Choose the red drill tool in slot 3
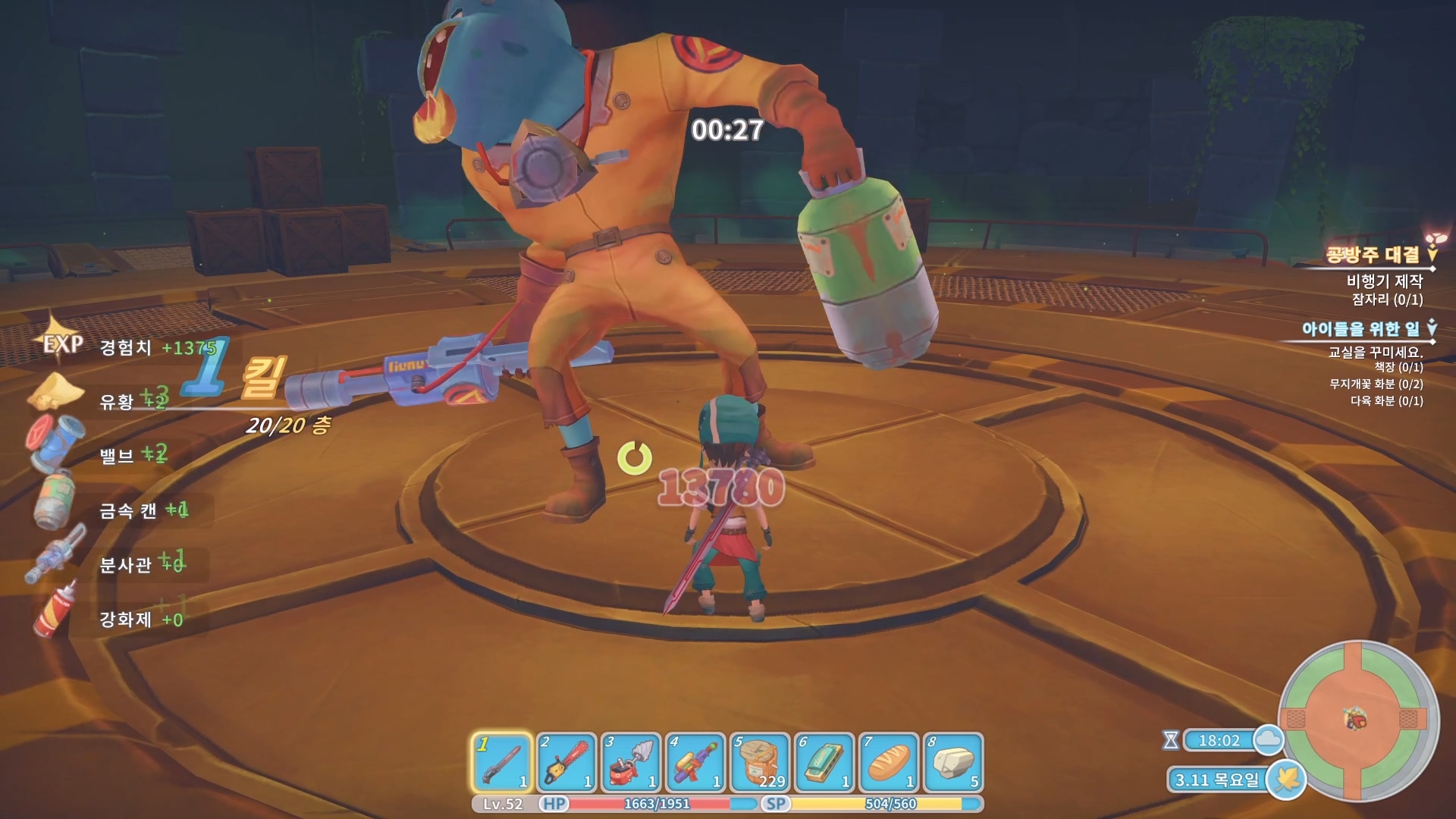The width and height of the screenshot is (1456, 819). pyautogui.click(x=630, y=762)
